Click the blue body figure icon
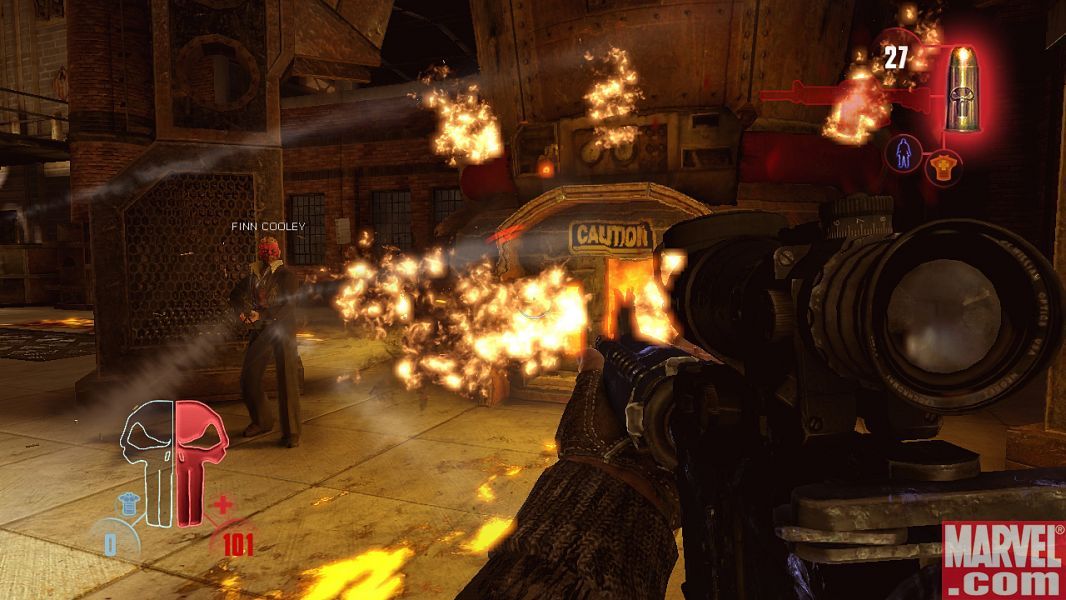This screenshot has height=600, width=1066. click(x=903, y=153)
